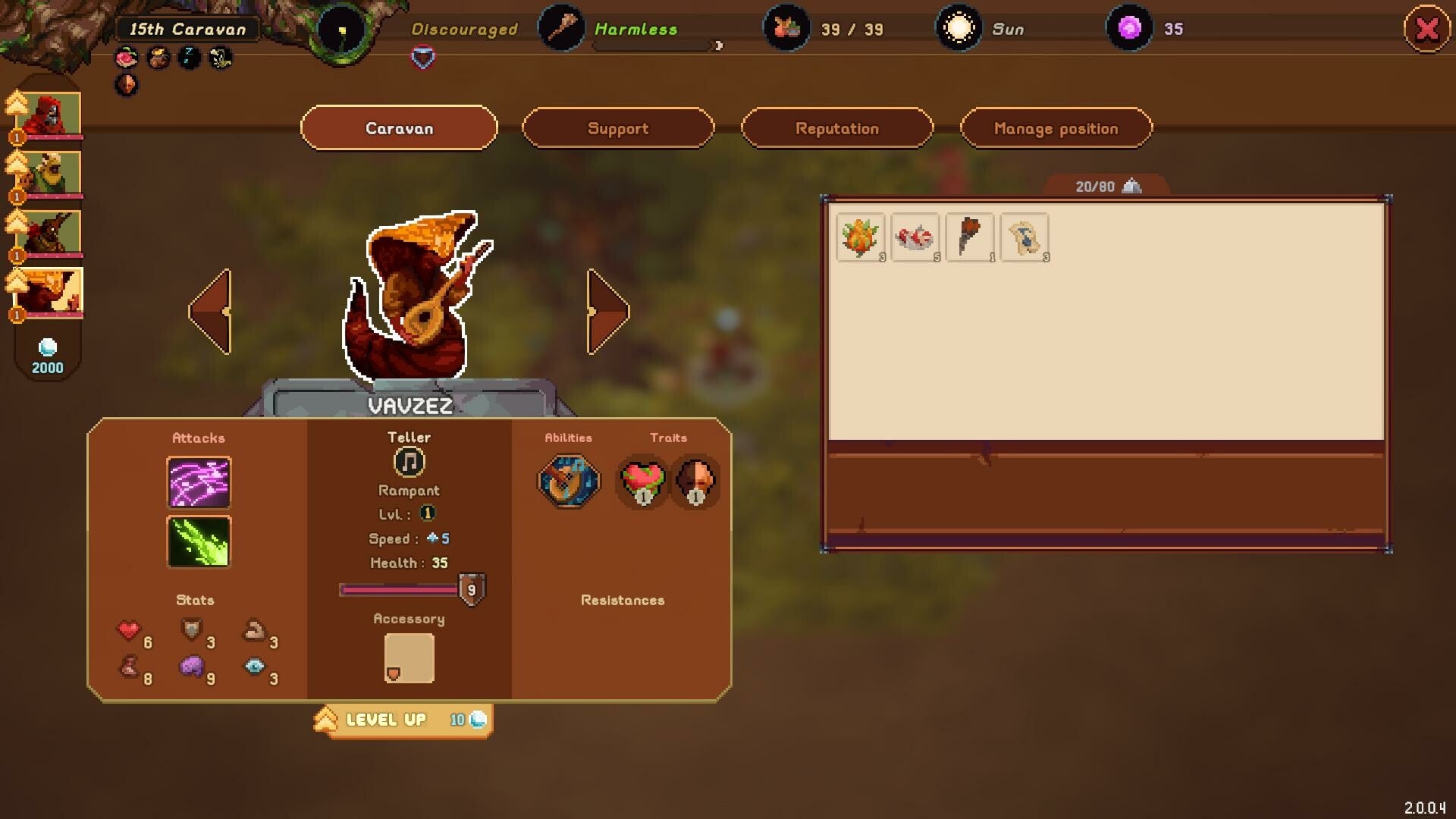
Task: Show the Reputation tab
Action: (836, 128)
